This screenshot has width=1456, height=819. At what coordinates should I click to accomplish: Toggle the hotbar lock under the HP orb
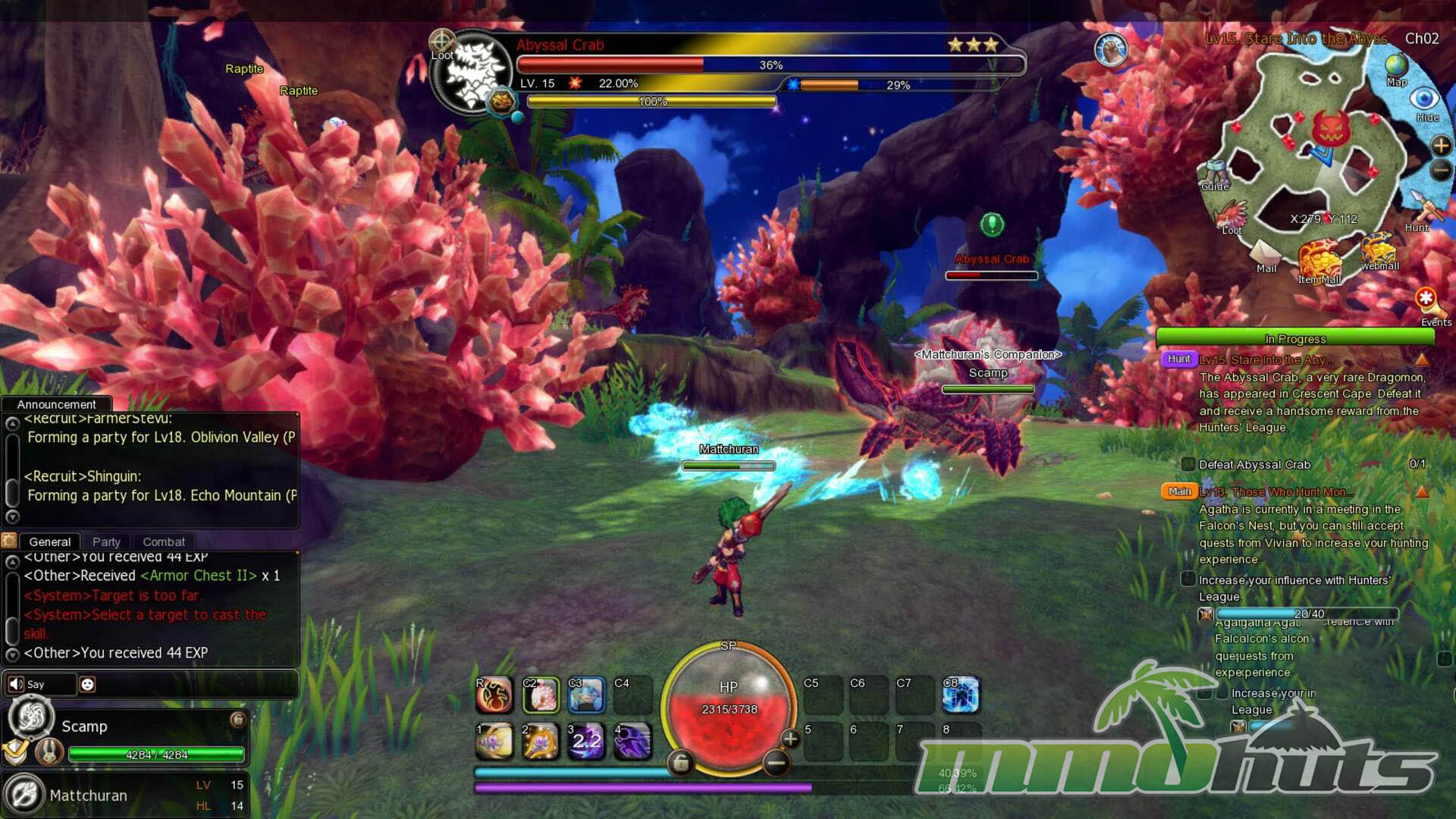pyautogui.click(x=680, y=762)
